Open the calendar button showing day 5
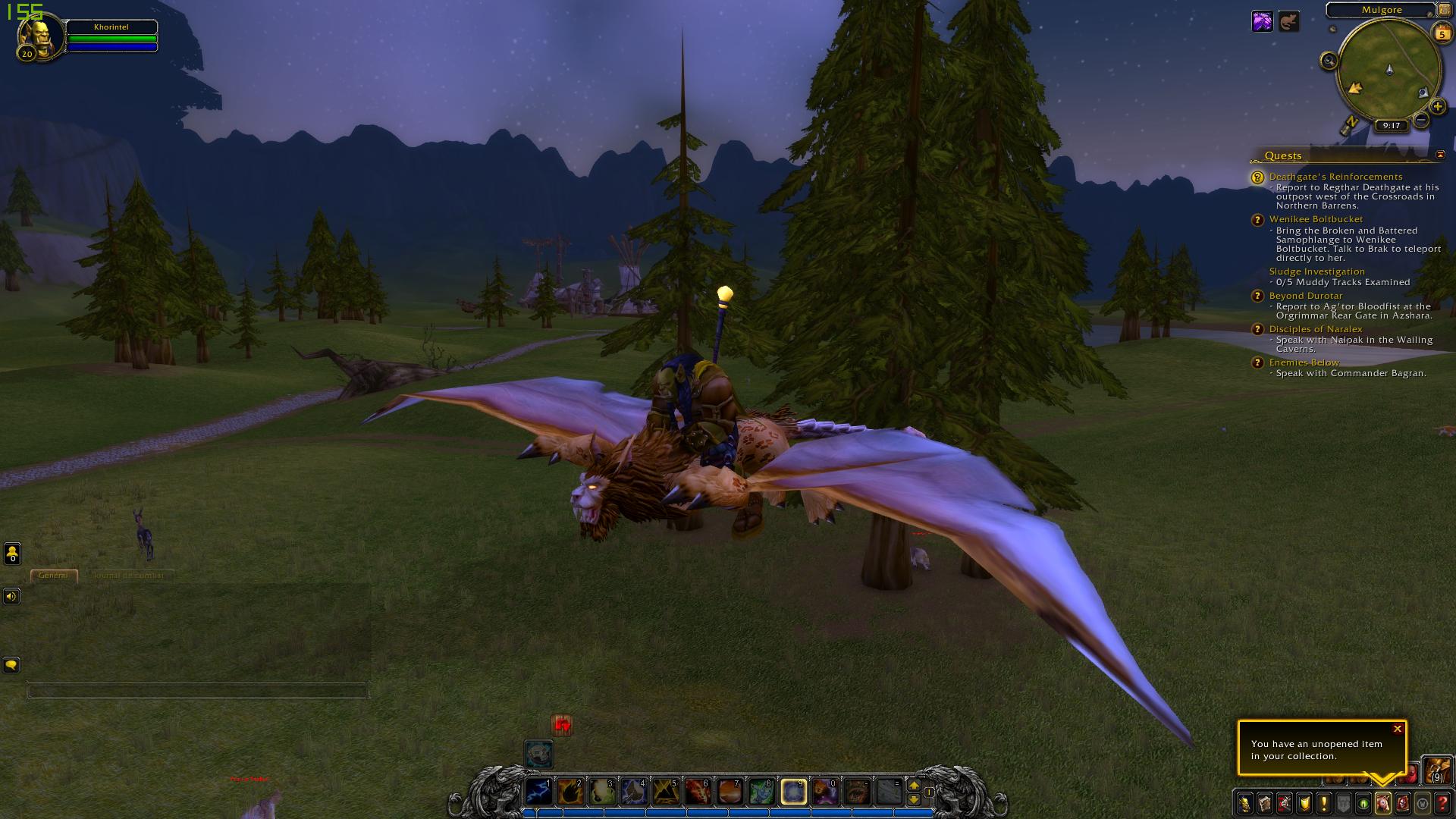This screenshot has height=819, width=1456. pyautogui.click(x=1441, y=33)
